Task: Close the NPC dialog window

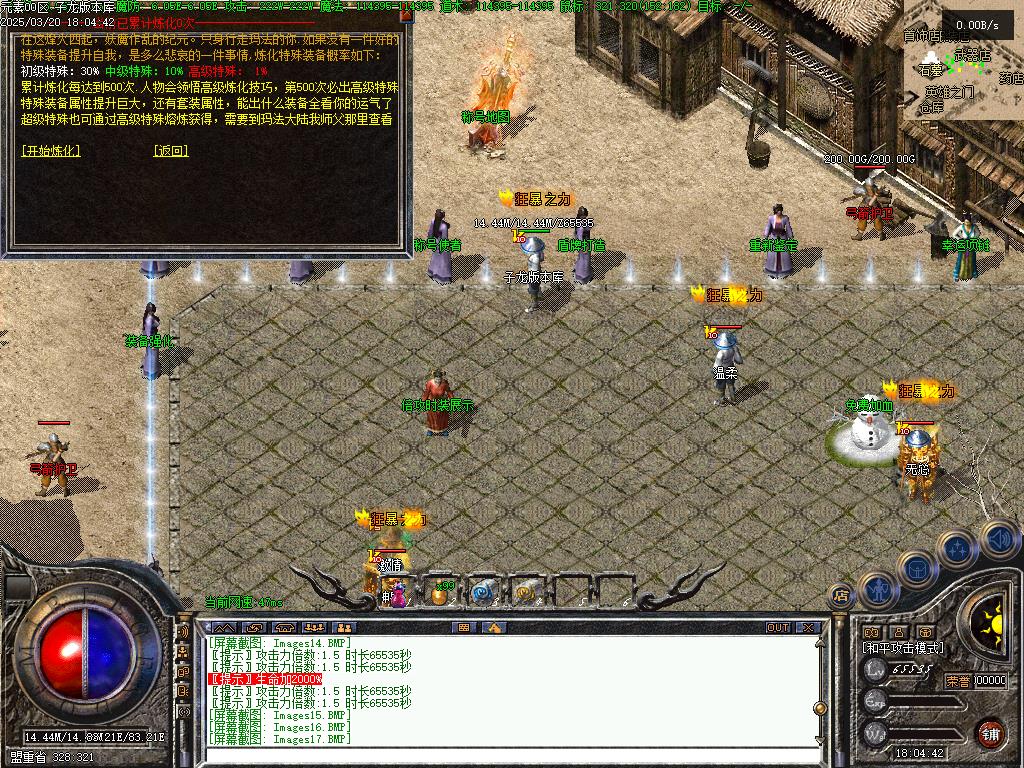Action: click(405, 15)
